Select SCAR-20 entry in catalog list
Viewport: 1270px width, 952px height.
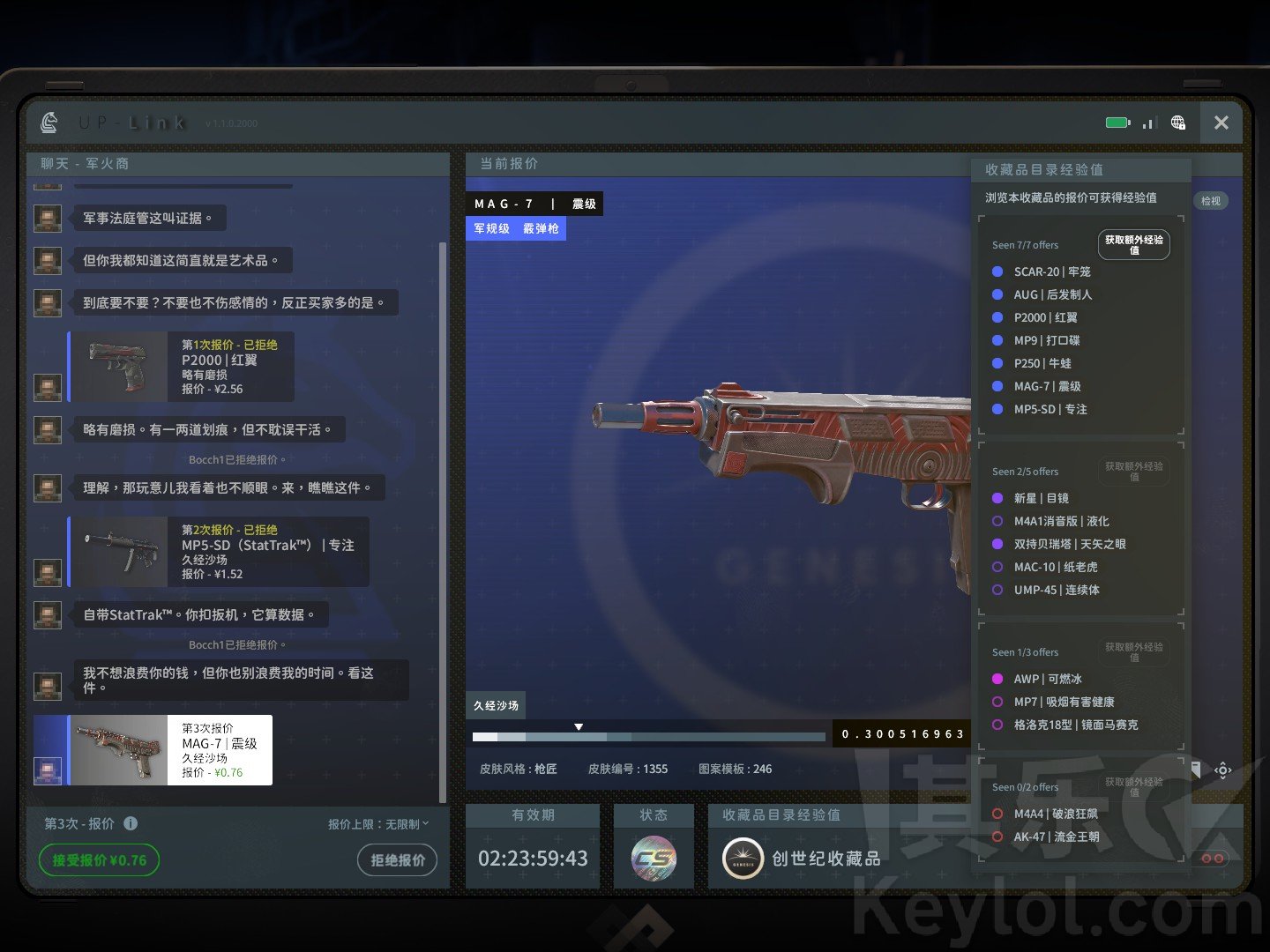[x=1051, y=271]
